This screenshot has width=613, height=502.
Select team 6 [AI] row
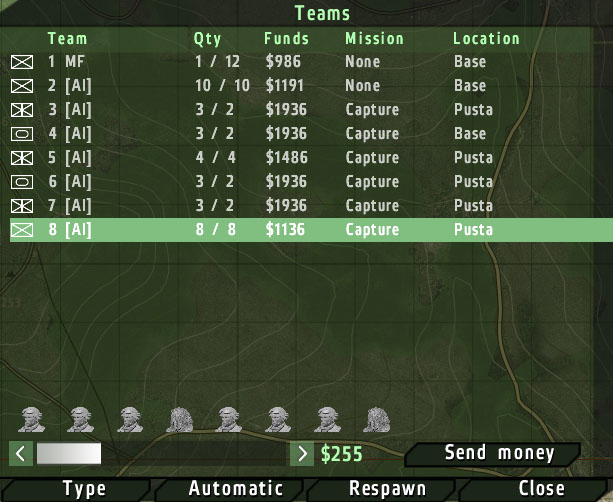[300, 182]
